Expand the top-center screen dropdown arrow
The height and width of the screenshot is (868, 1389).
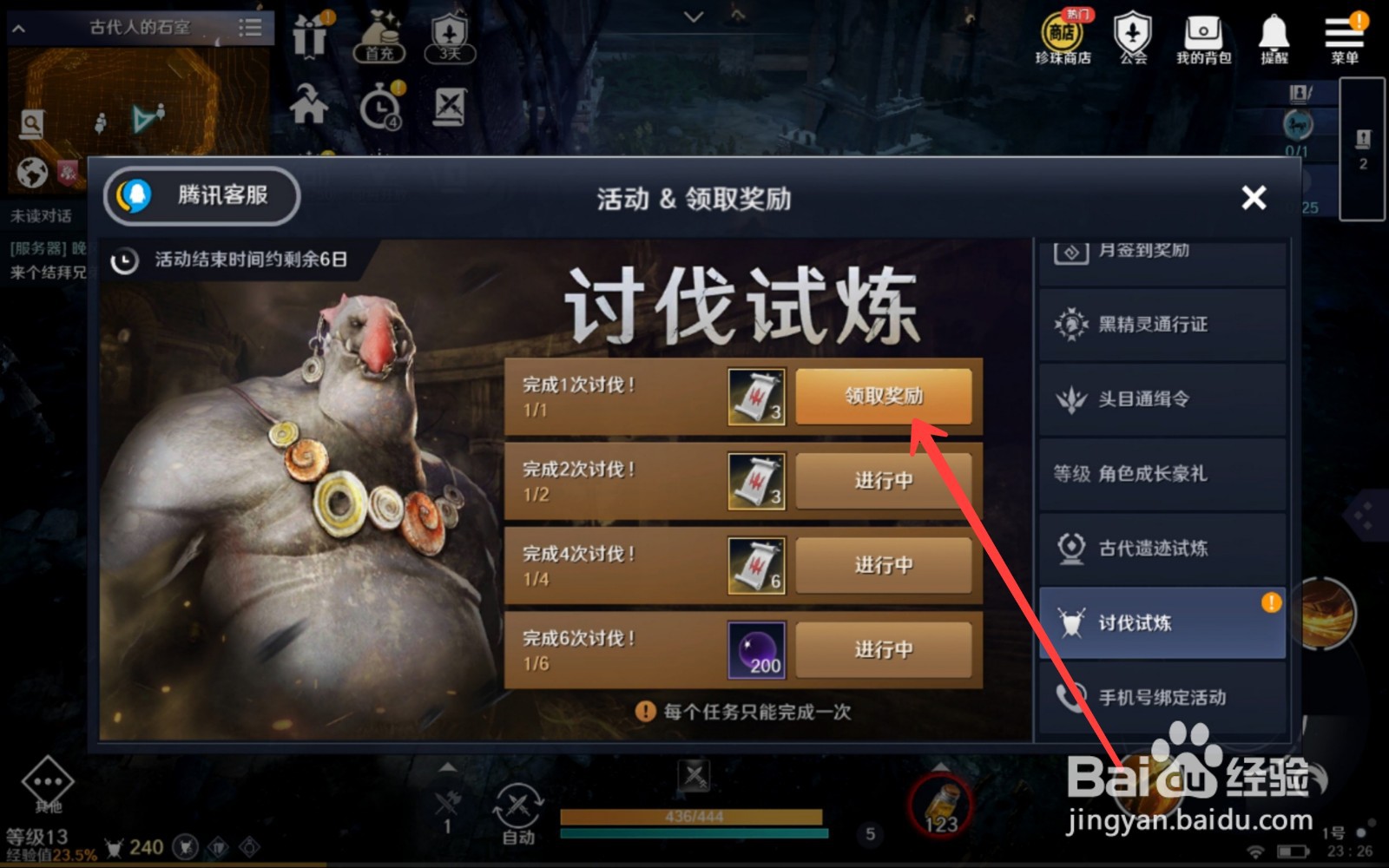click(x=692, y=16)
